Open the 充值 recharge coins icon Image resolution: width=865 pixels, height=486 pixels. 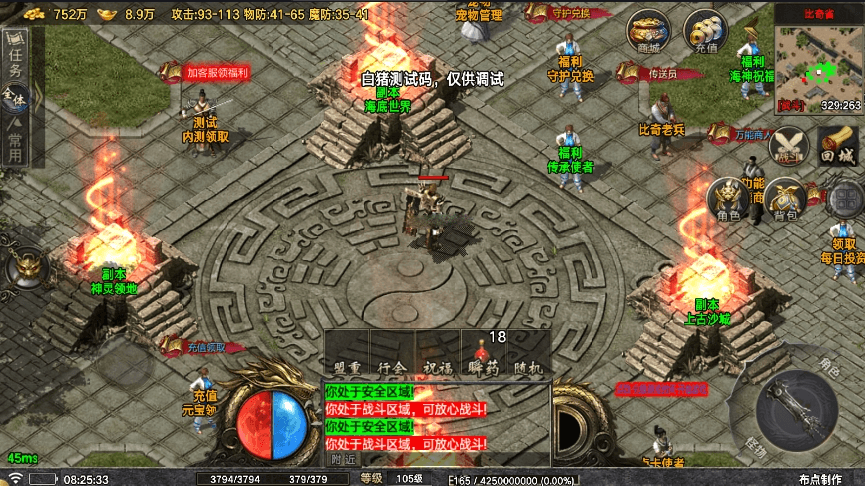(705, 32)
